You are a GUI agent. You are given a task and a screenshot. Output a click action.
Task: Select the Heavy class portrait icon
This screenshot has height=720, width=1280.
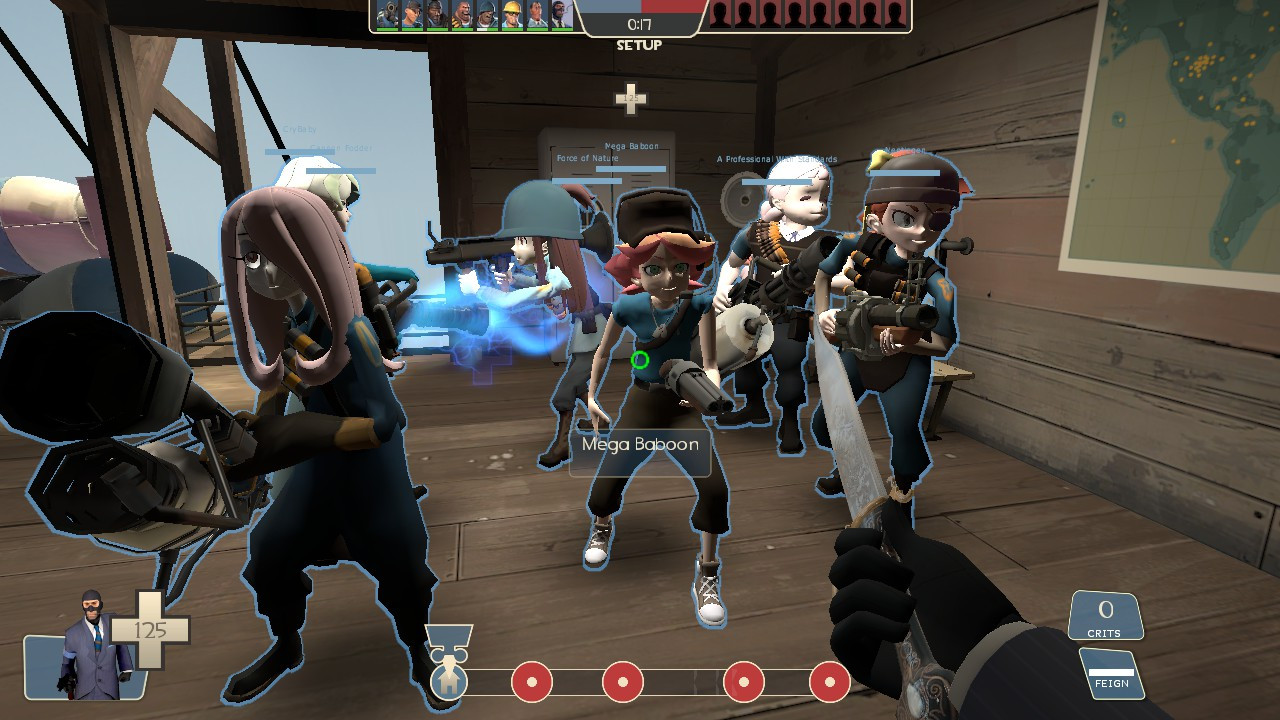point(462,13)
